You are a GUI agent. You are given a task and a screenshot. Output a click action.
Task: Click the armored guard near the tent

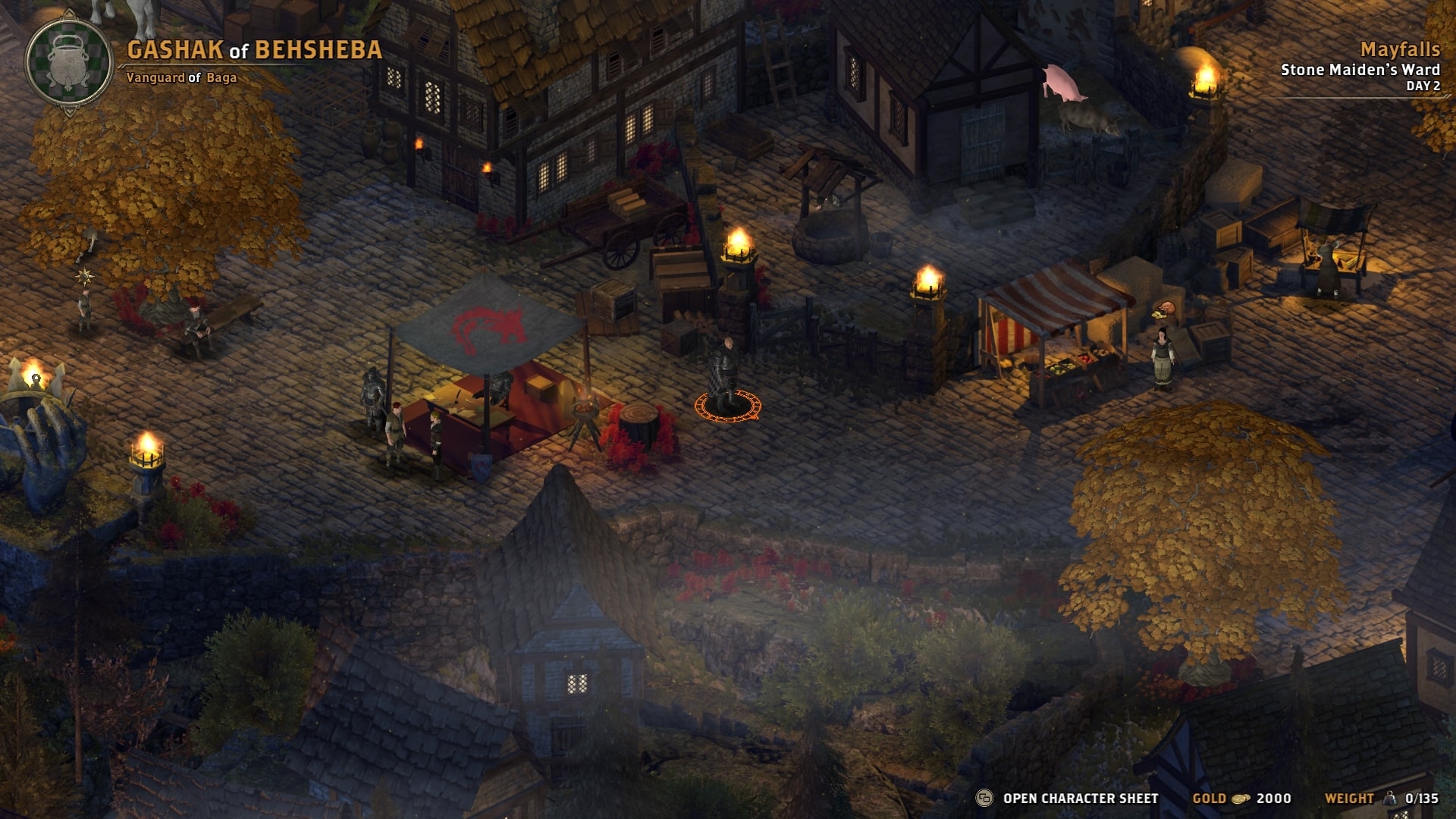tap(373, 398)
